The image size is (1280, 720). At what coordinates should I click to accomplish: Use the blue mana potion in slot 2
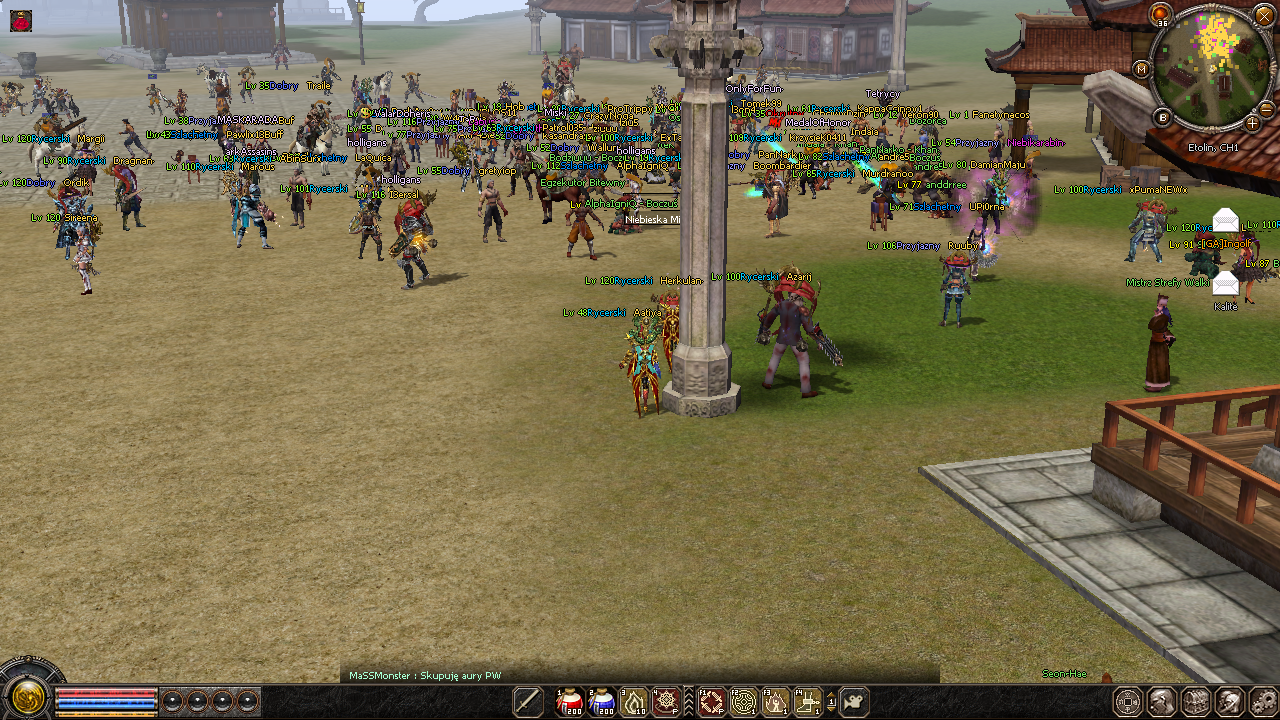(x=601, y=702)
